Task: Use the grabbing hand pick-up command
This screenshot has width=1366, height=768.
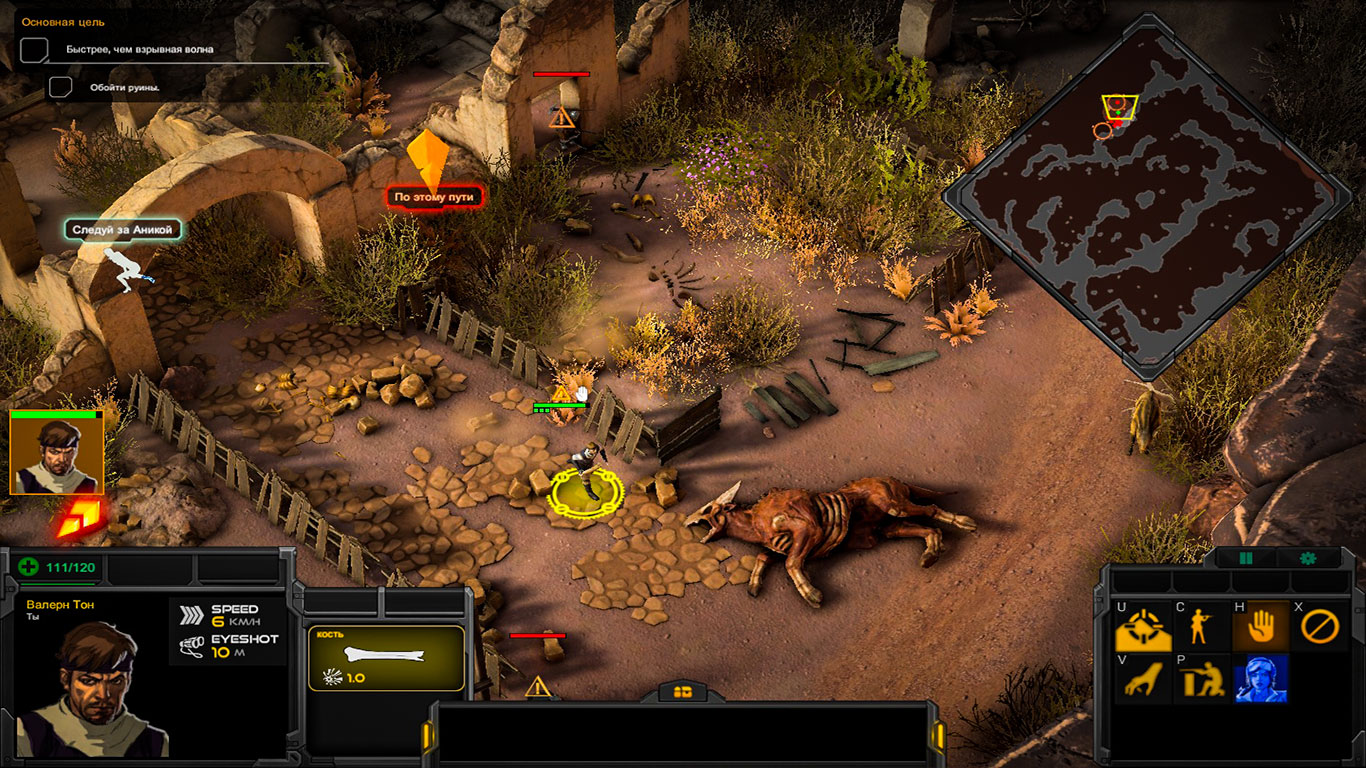Action: pyautogui.click(x=1142, y=680)
